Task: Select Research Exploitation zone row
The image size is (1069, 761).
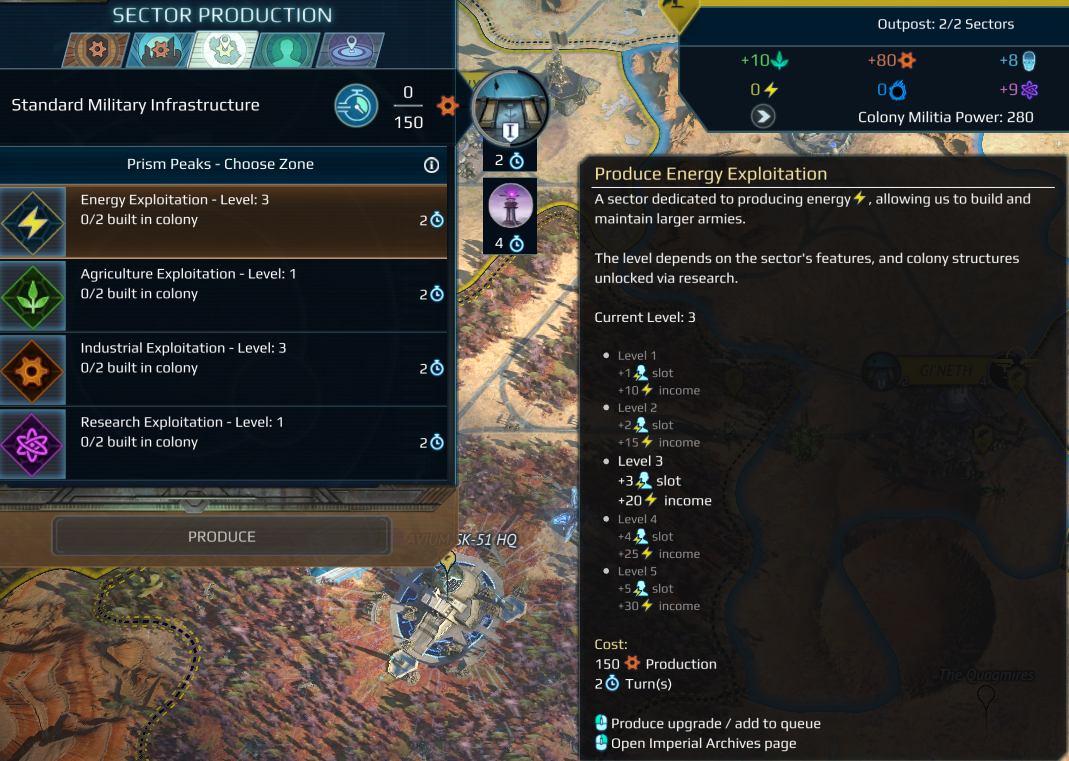Action: coord(223,443)
